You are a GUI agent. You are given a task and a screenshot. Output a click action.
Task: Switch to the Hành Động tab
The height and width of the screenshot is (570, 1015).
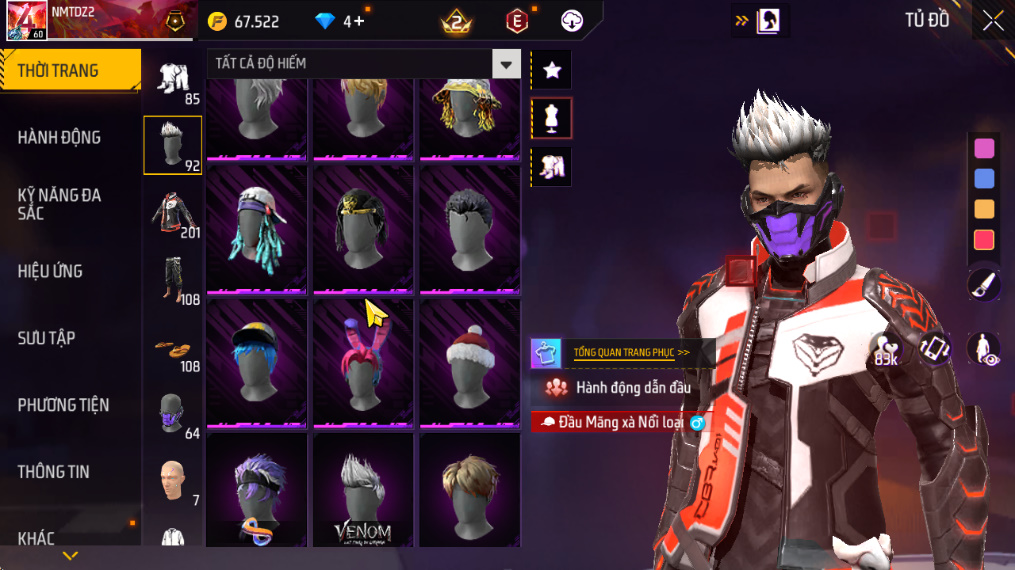pos(60,137)
